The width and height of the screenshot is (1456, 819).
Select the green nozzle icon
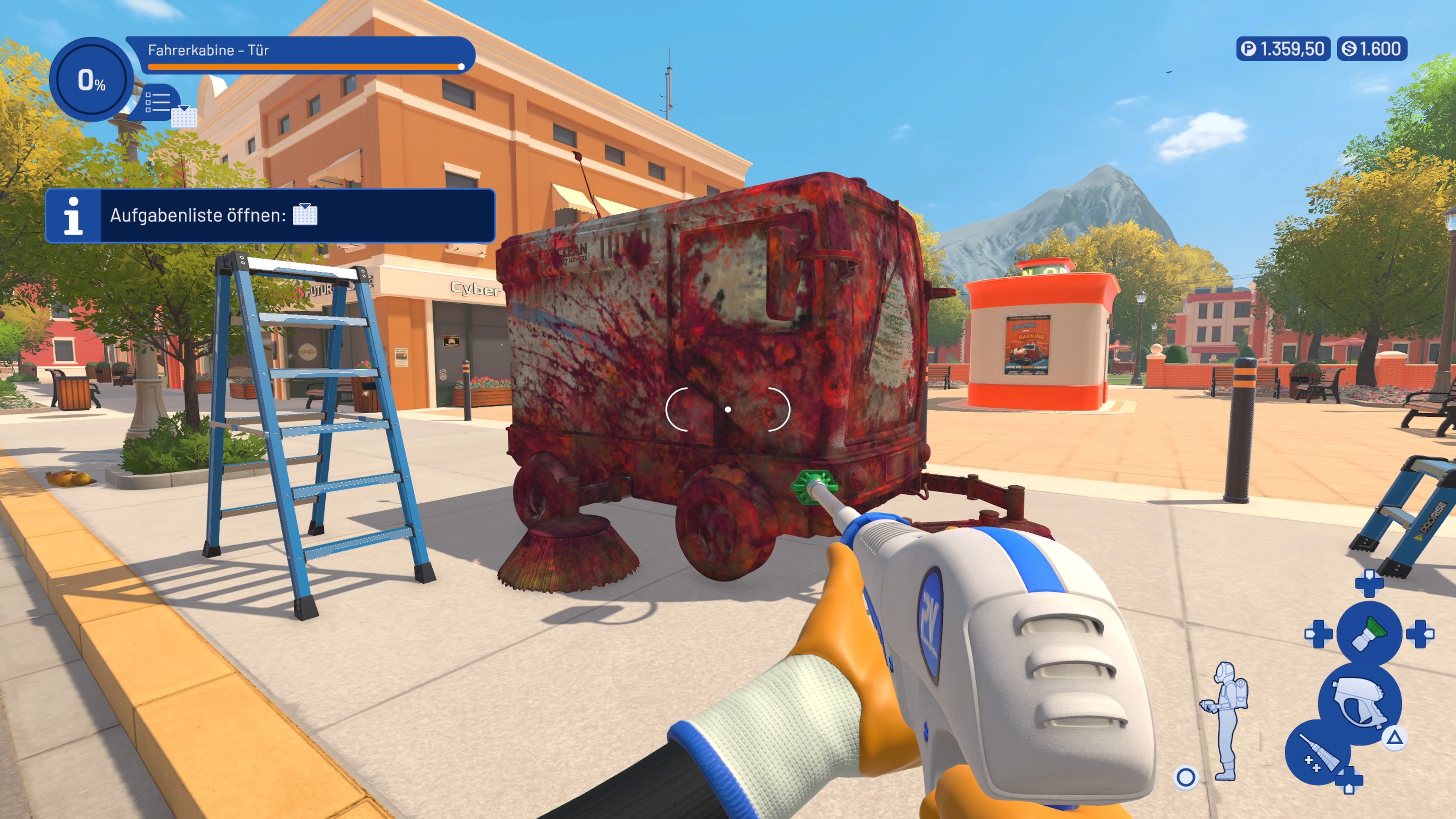1370,633
